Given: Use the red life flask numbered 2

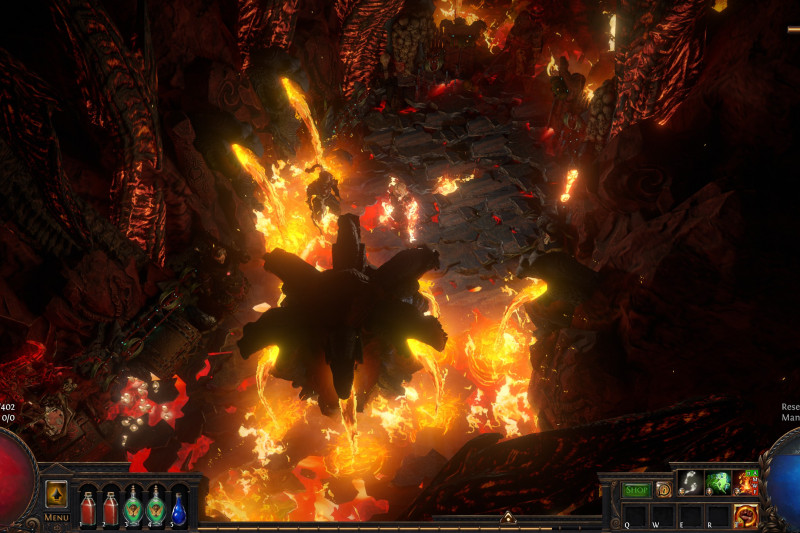Looking at the screenshot, I should point(110,507).
